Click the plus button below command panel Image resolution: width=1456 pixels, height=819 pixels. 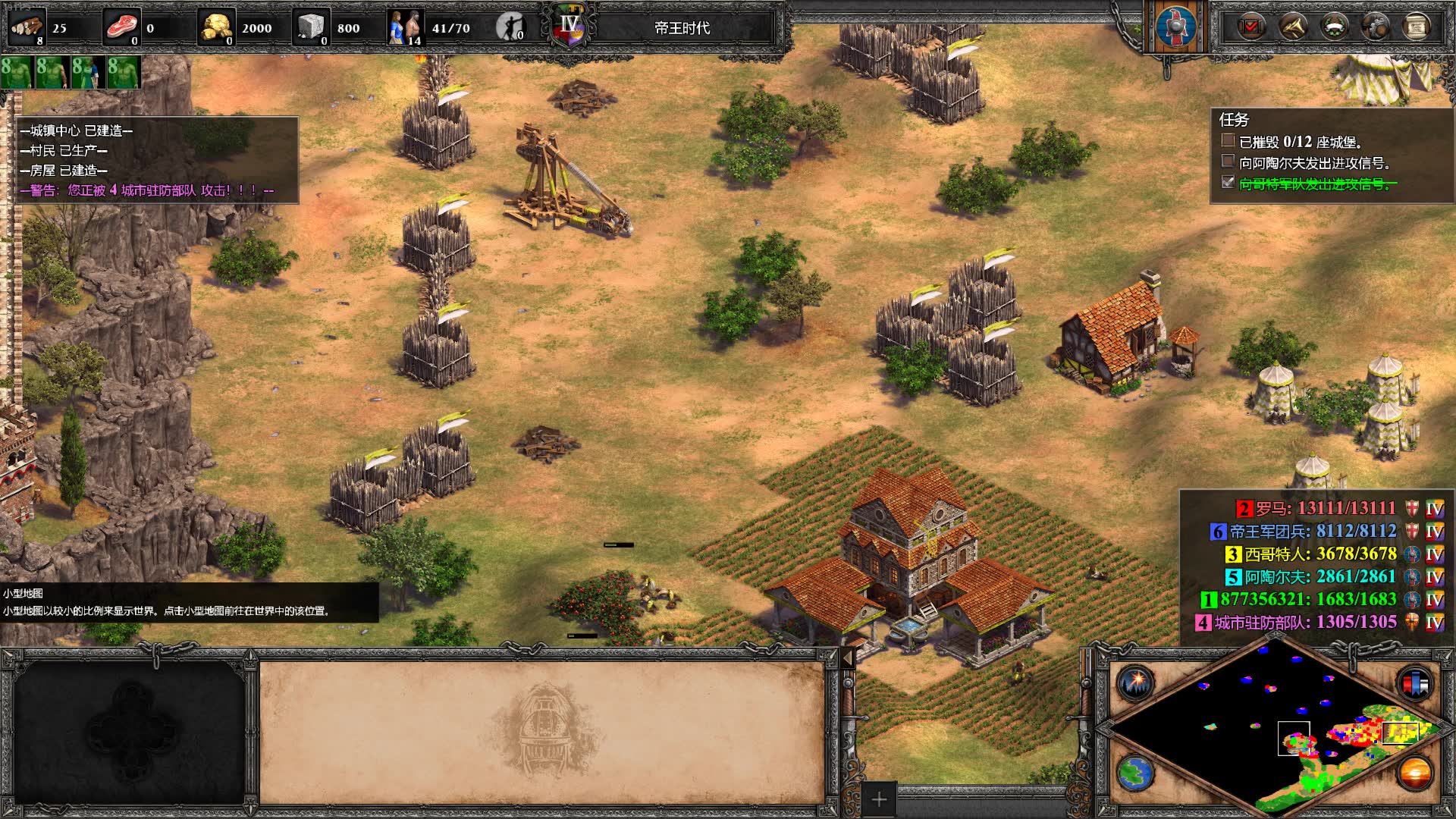tap(879, 799)
